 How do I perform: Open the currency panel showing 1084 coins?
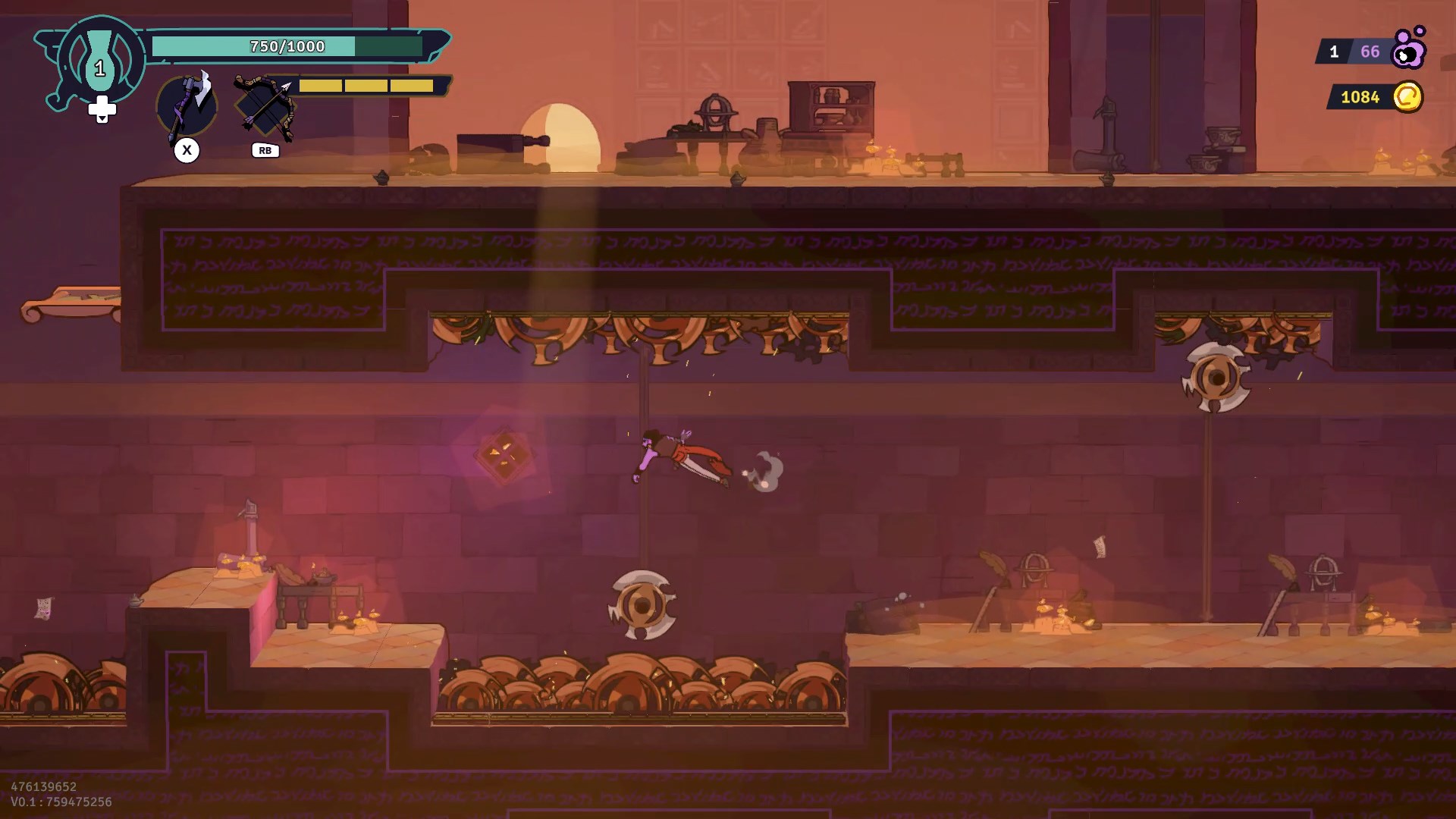pos(1361,96)
